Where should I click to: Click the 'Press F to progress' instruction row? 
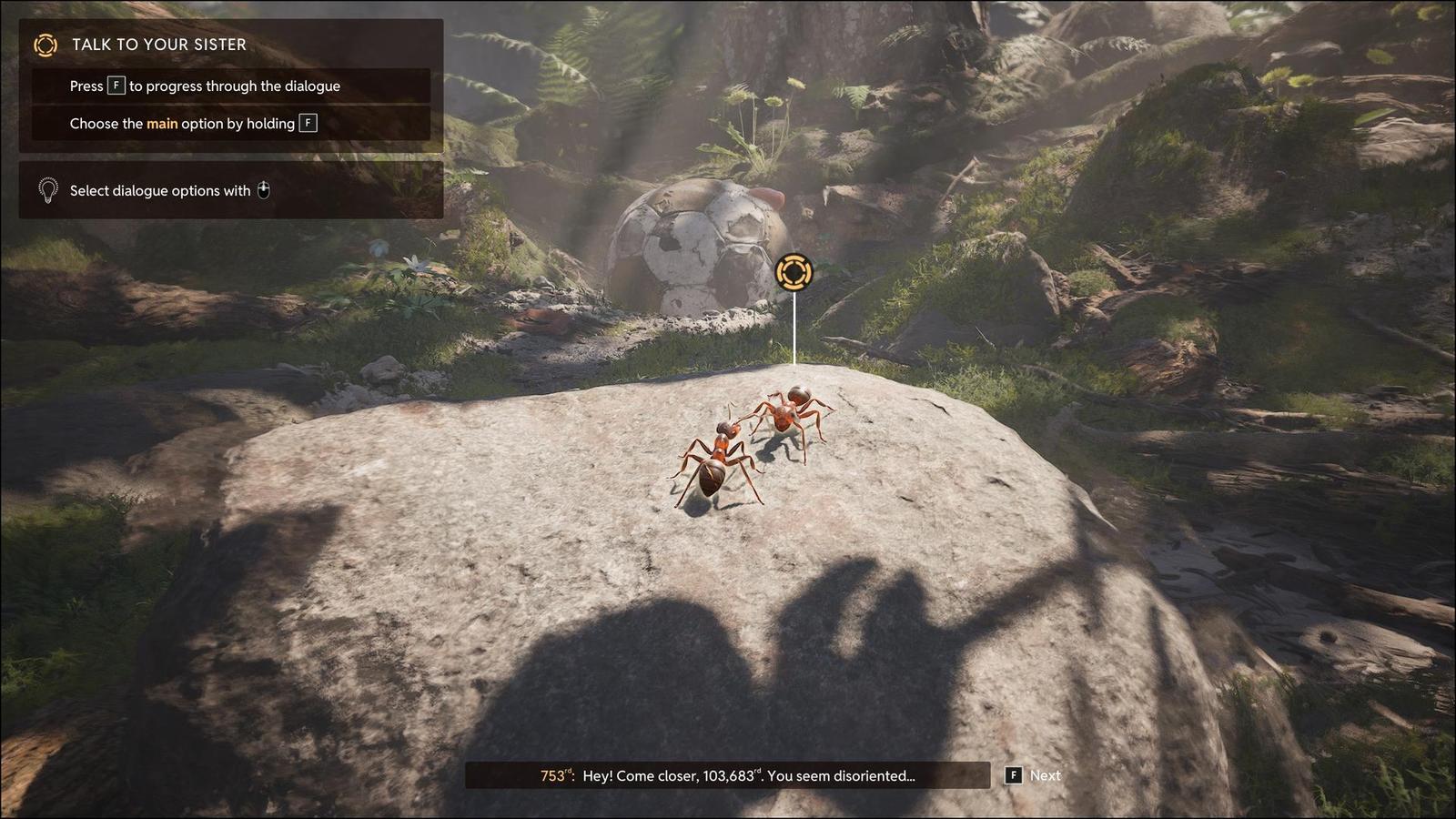click(x=205, y=86)
